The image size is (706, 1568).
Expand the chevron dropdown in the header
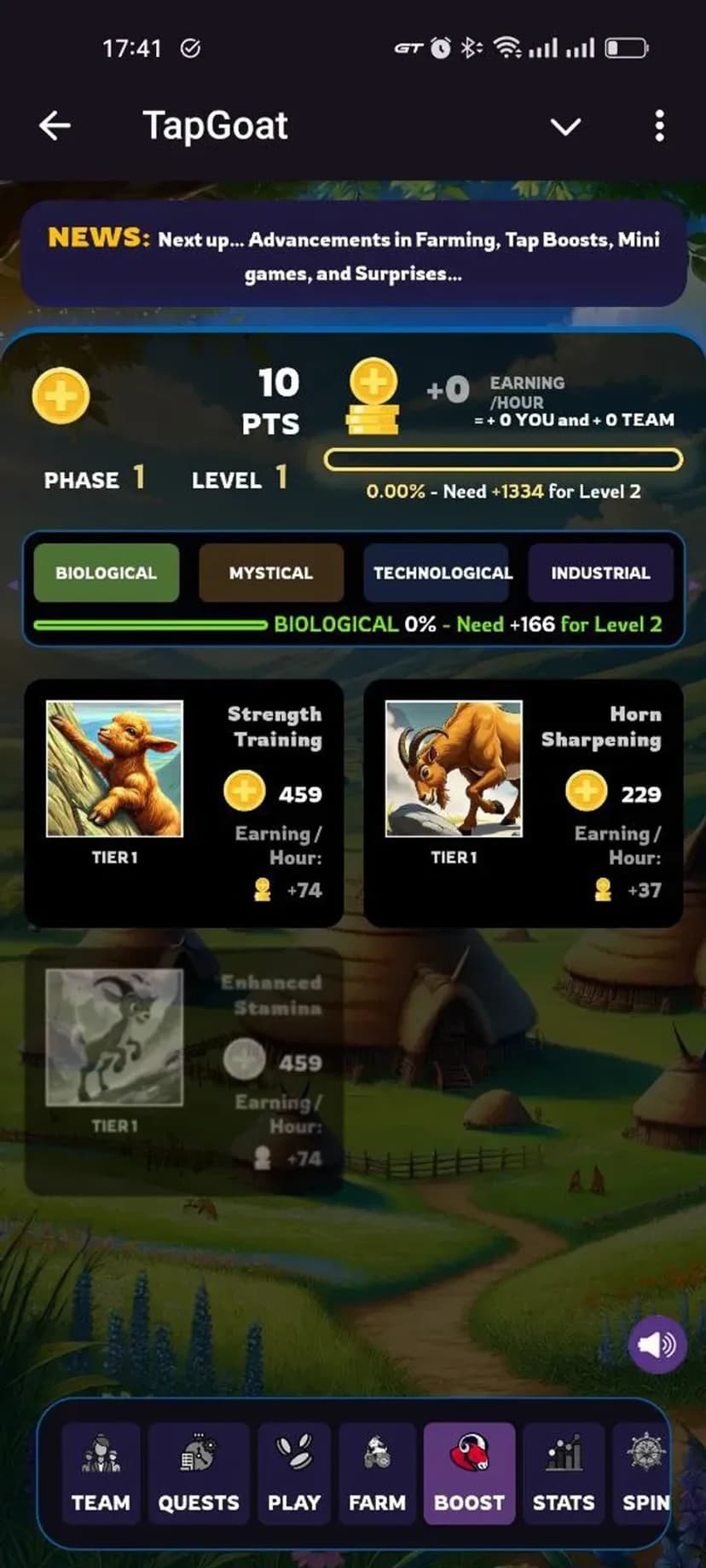[565, 127]
